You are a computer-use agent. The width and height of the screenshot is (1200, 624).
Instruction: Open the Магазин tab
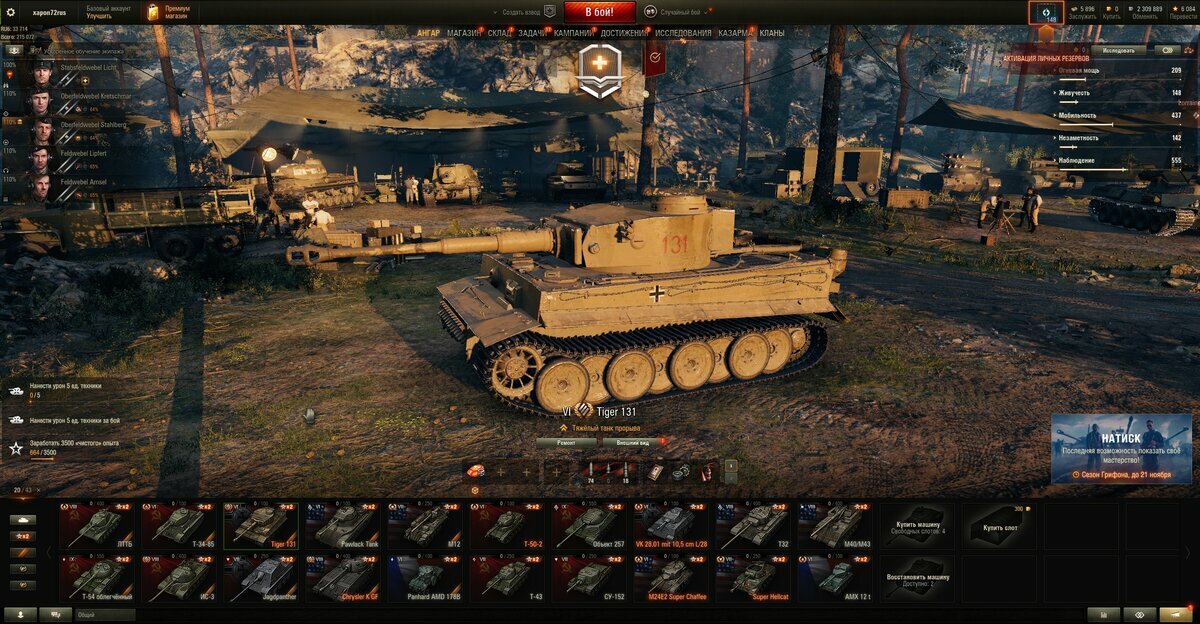(463, 33)
